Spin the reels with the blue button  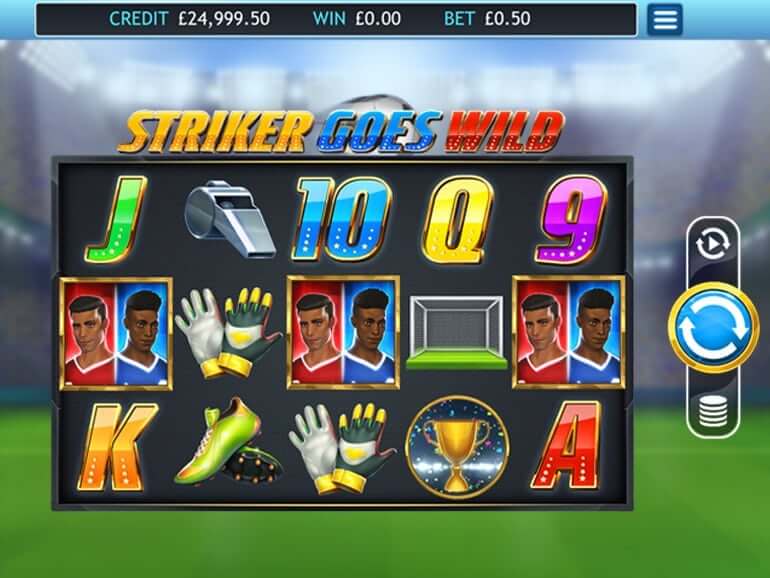point(713,327)
